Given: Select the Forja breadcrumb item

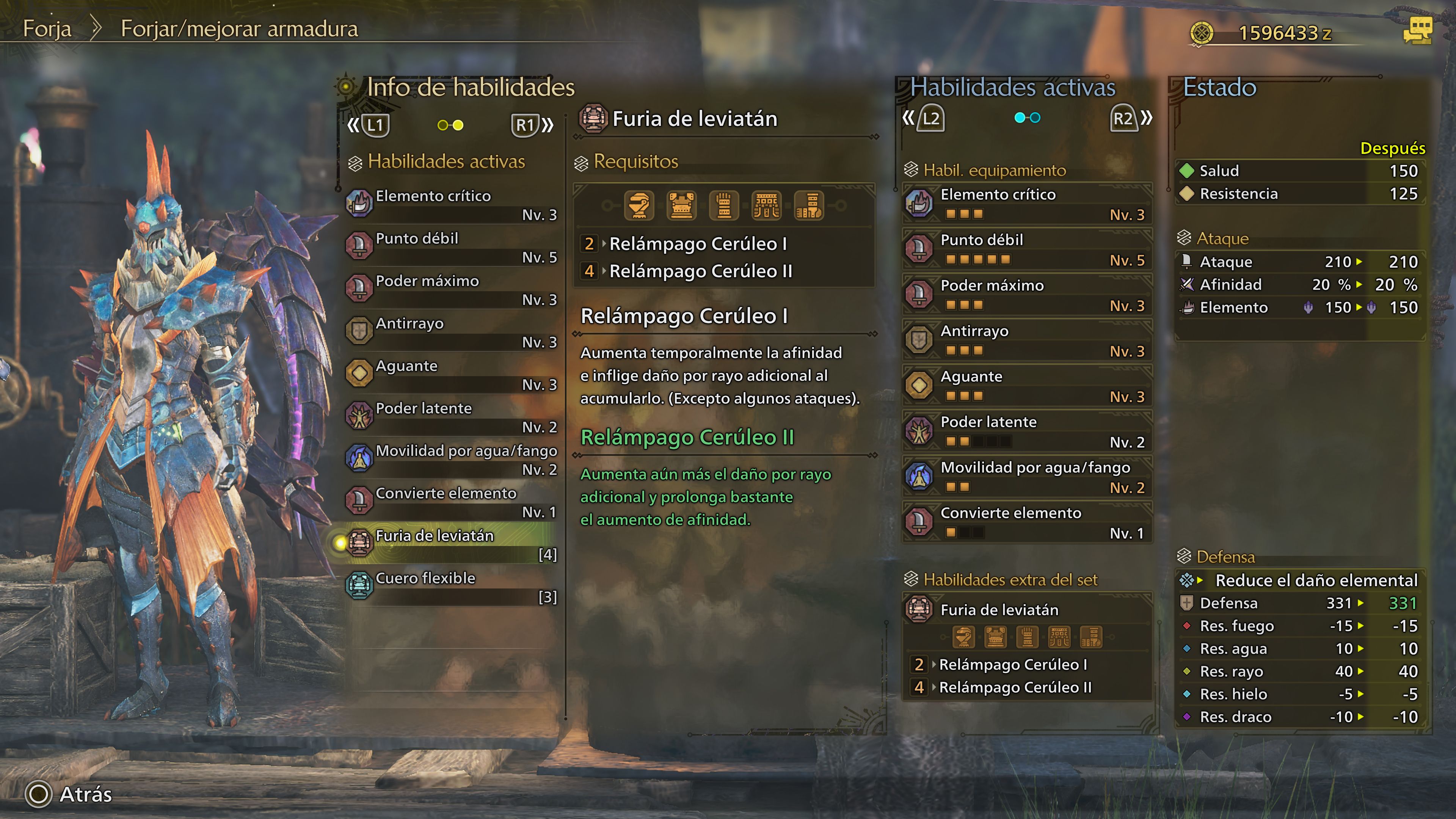Looking at the screenshot, I should 47,28.
